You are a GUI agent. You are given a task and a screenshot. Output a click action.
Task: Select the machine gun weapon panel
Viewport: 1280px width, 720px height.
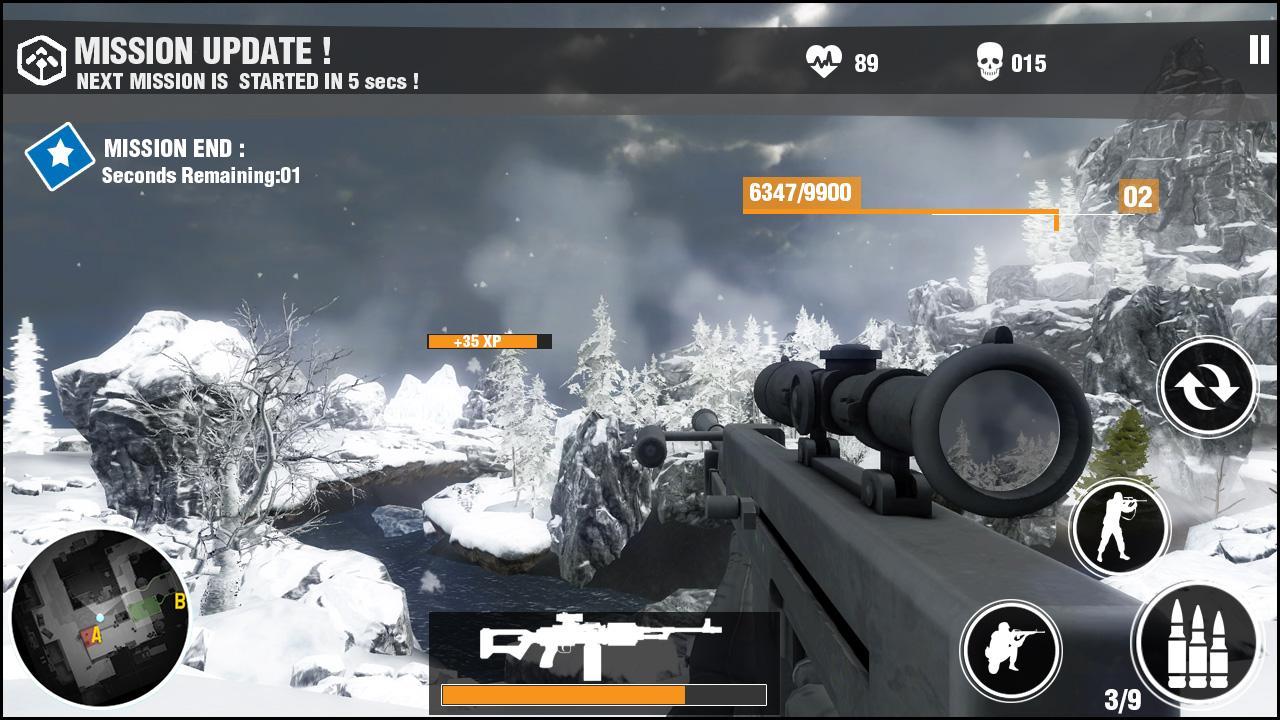tap(603, 661)
